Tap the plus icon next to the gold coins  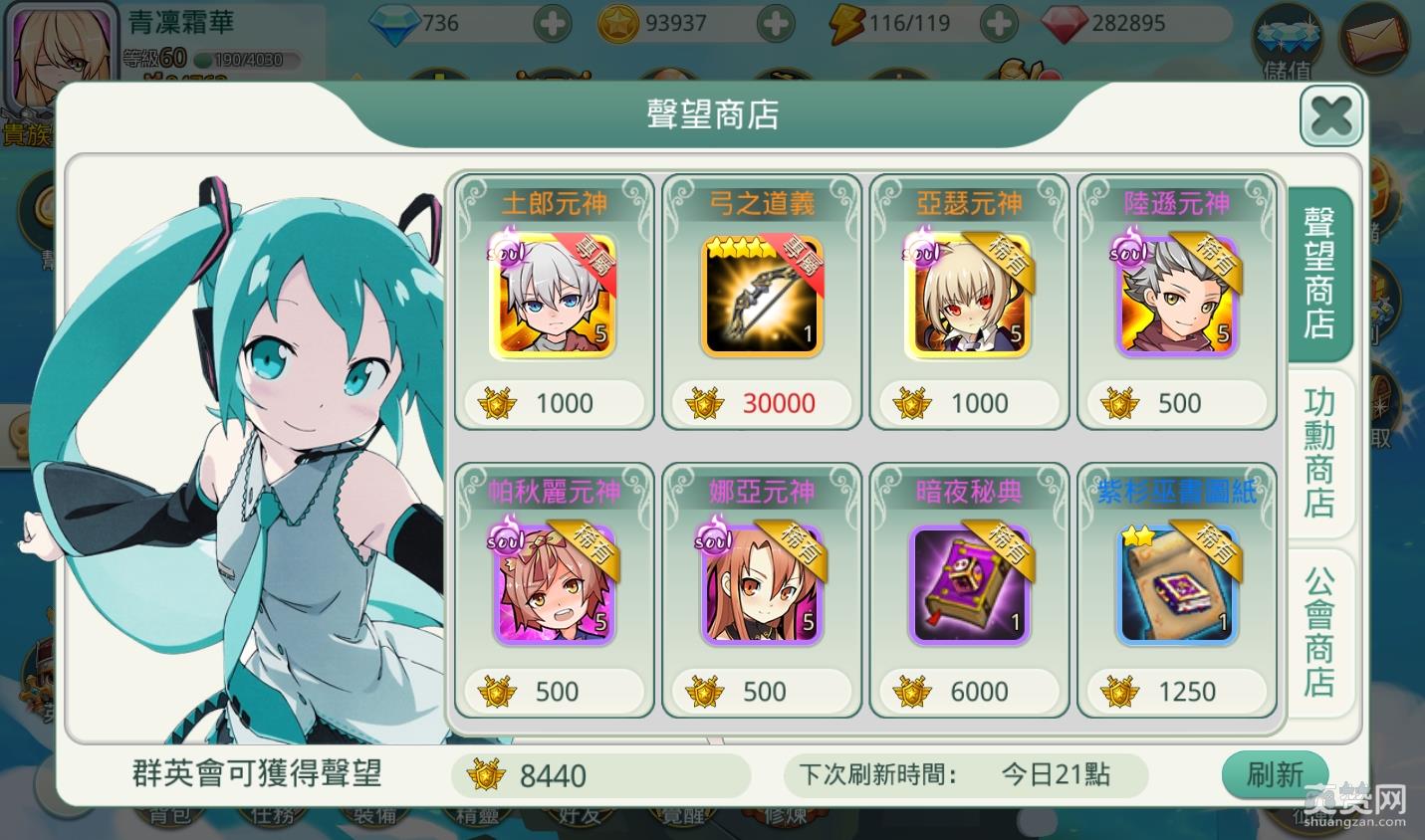(x=775, y=22)
